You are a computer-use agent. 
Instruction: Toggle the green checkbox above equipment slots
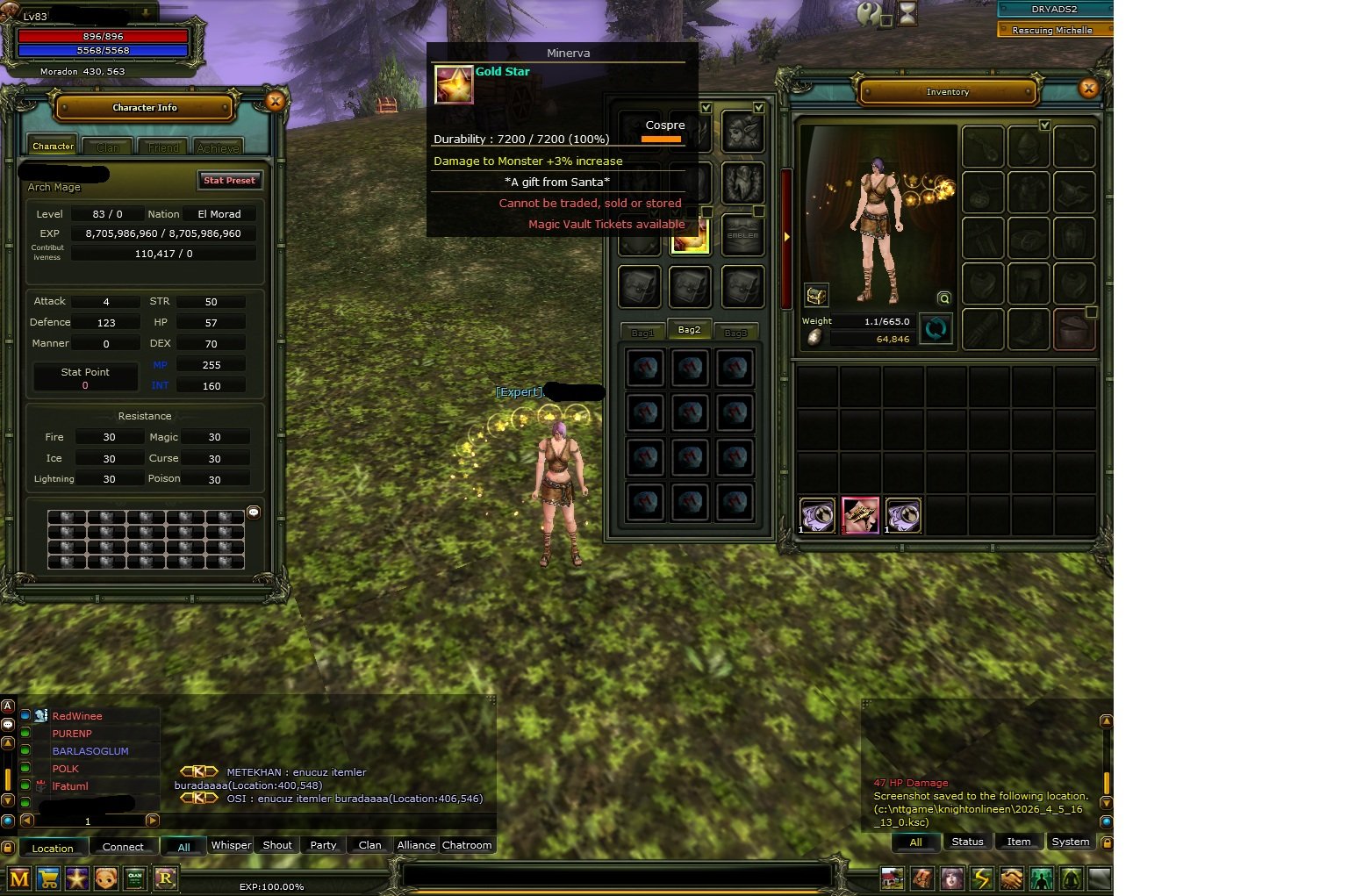1045,126
